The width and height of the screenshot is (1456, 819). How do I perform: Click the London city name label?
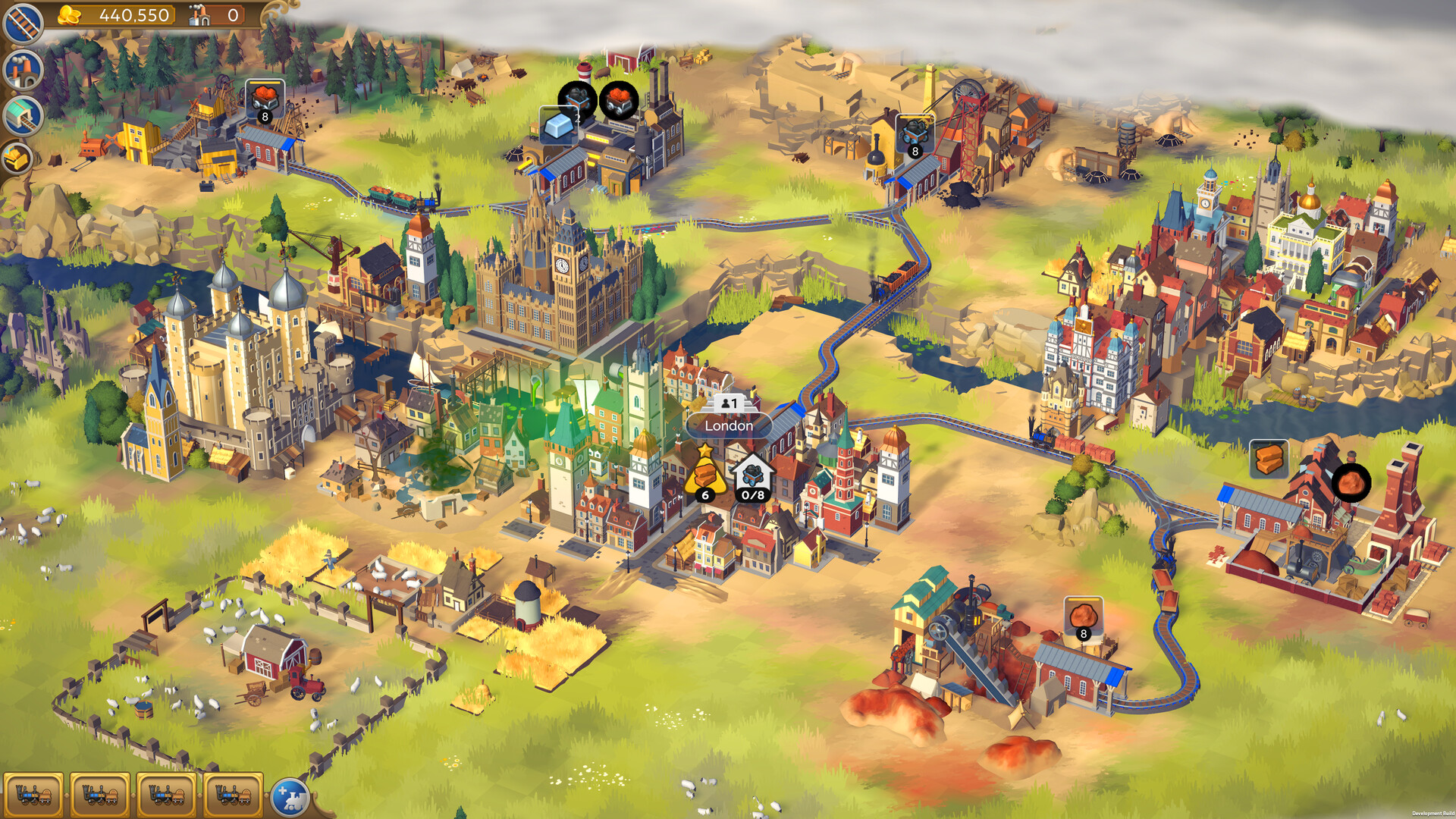[x=727, y=426]
